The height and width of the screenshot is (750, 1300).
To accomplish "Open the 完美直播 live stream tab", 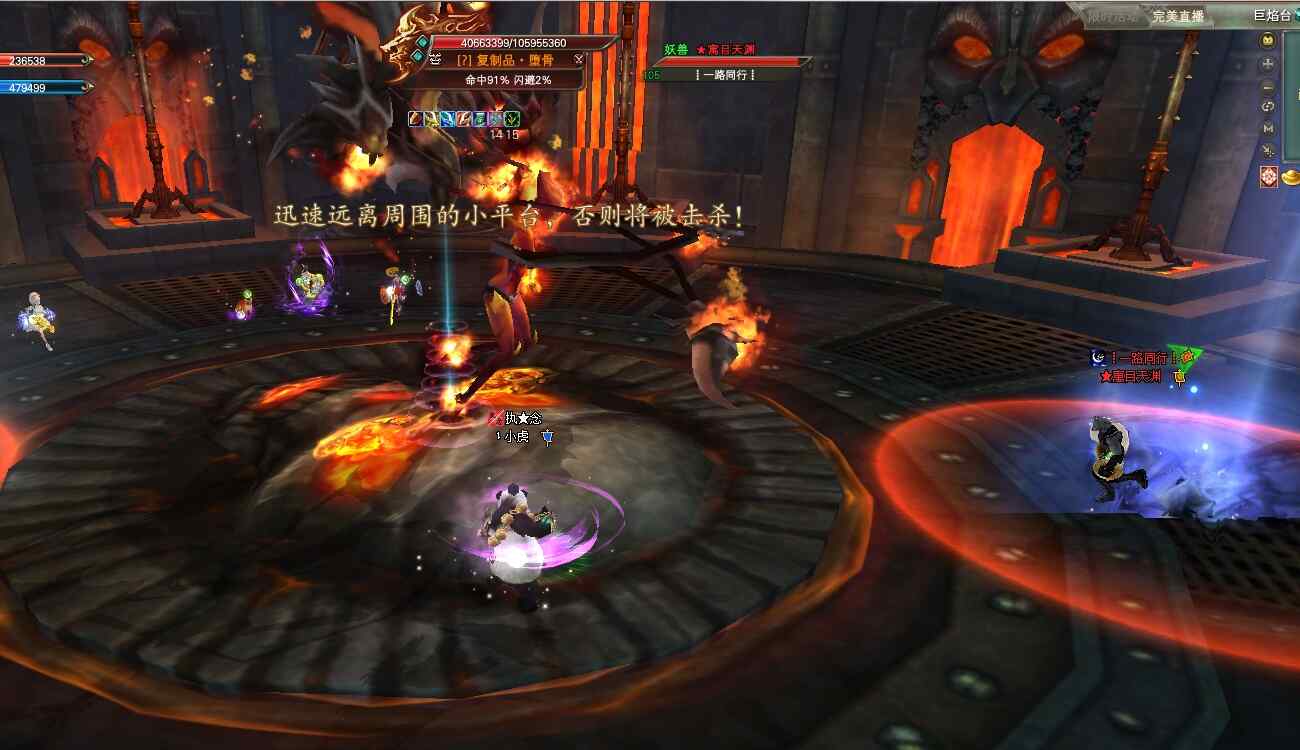I will (1177, 16).
